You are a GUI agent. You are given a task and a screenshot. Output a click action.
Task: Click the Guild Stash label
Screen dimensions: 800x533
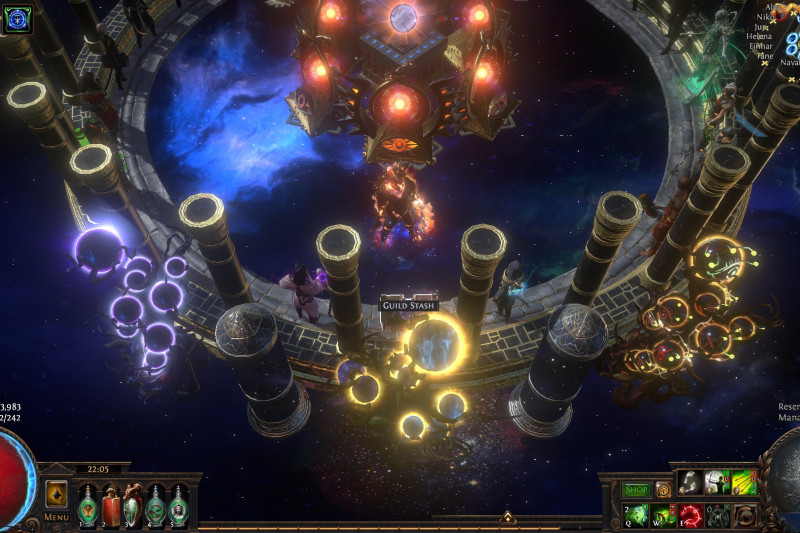pos(408,305)
